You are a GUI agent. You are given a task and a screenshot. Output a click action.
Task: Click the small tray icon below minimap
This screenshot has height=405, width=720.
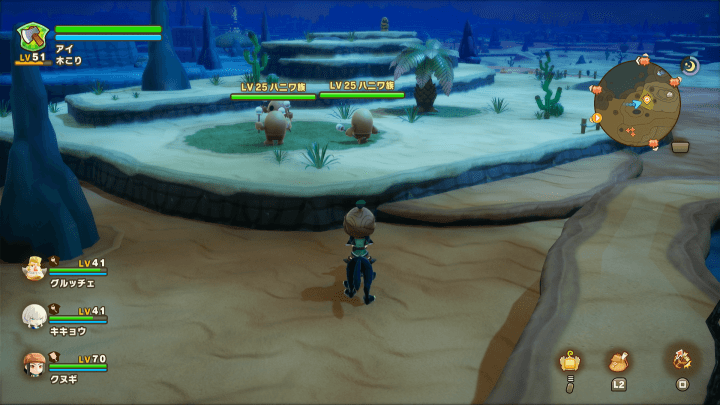coord(681,146)
